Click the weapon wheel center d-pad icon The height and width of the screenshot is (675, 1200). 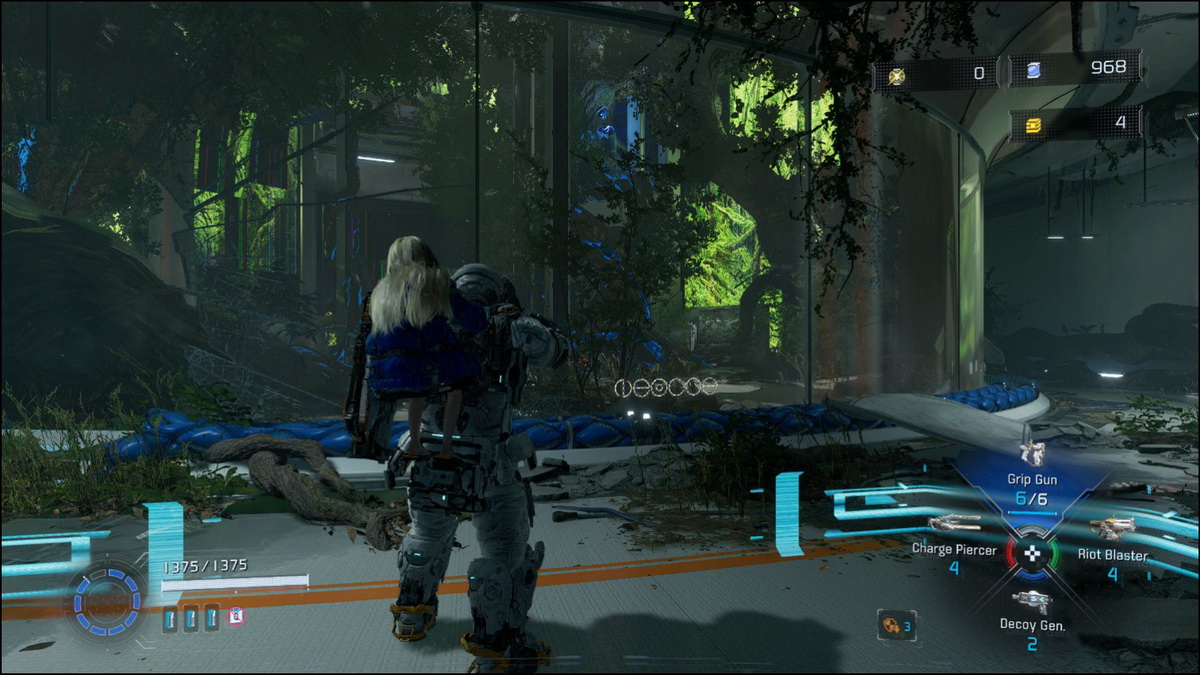click(1032, 553)
